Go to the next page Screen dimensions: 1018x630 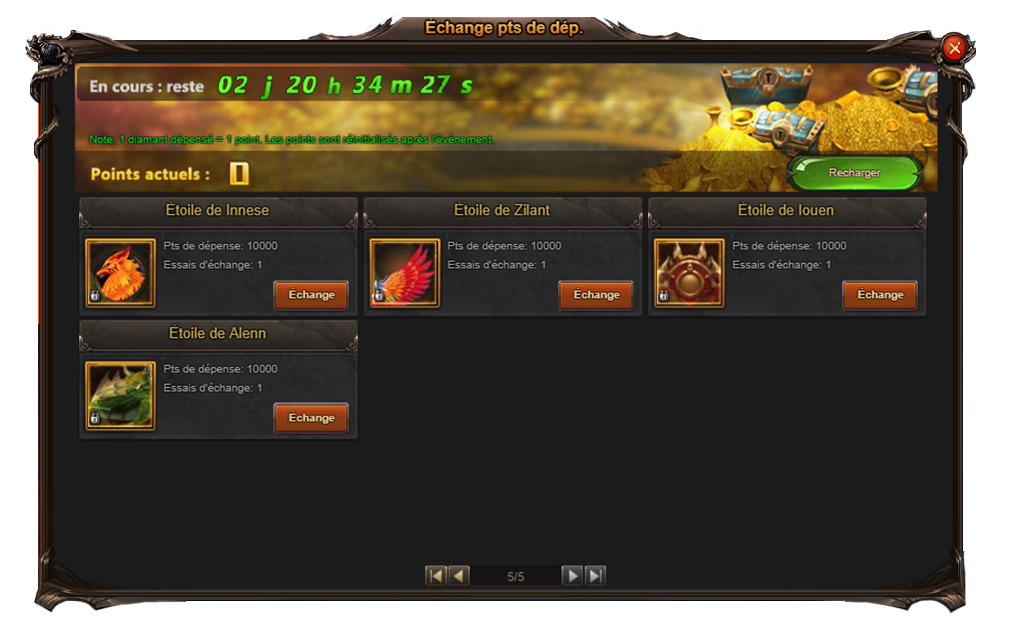pyautogui.click(x=571, y=576)
